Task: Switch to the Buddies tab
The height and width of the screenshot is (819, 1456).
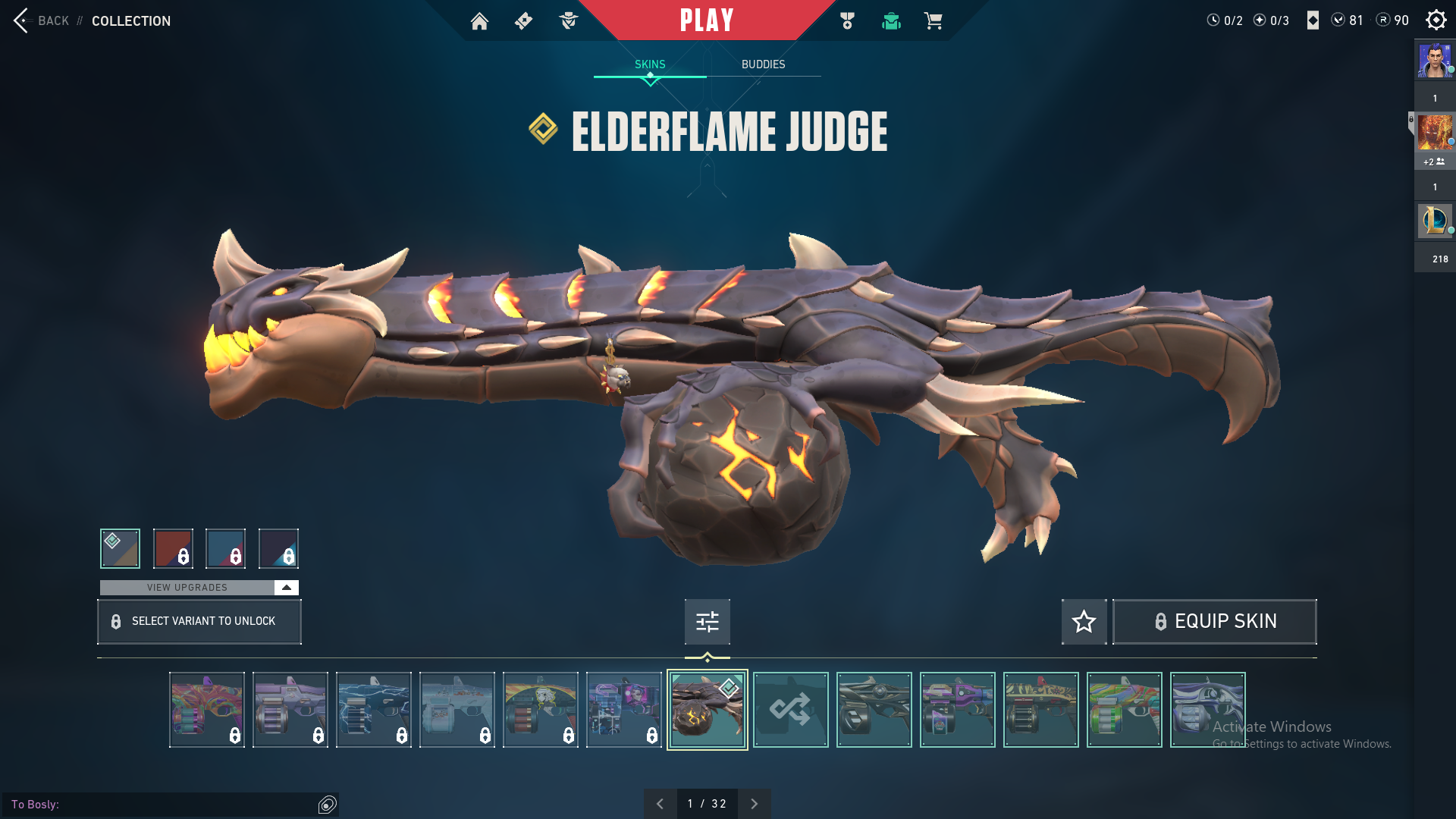Action: [763, 64]
